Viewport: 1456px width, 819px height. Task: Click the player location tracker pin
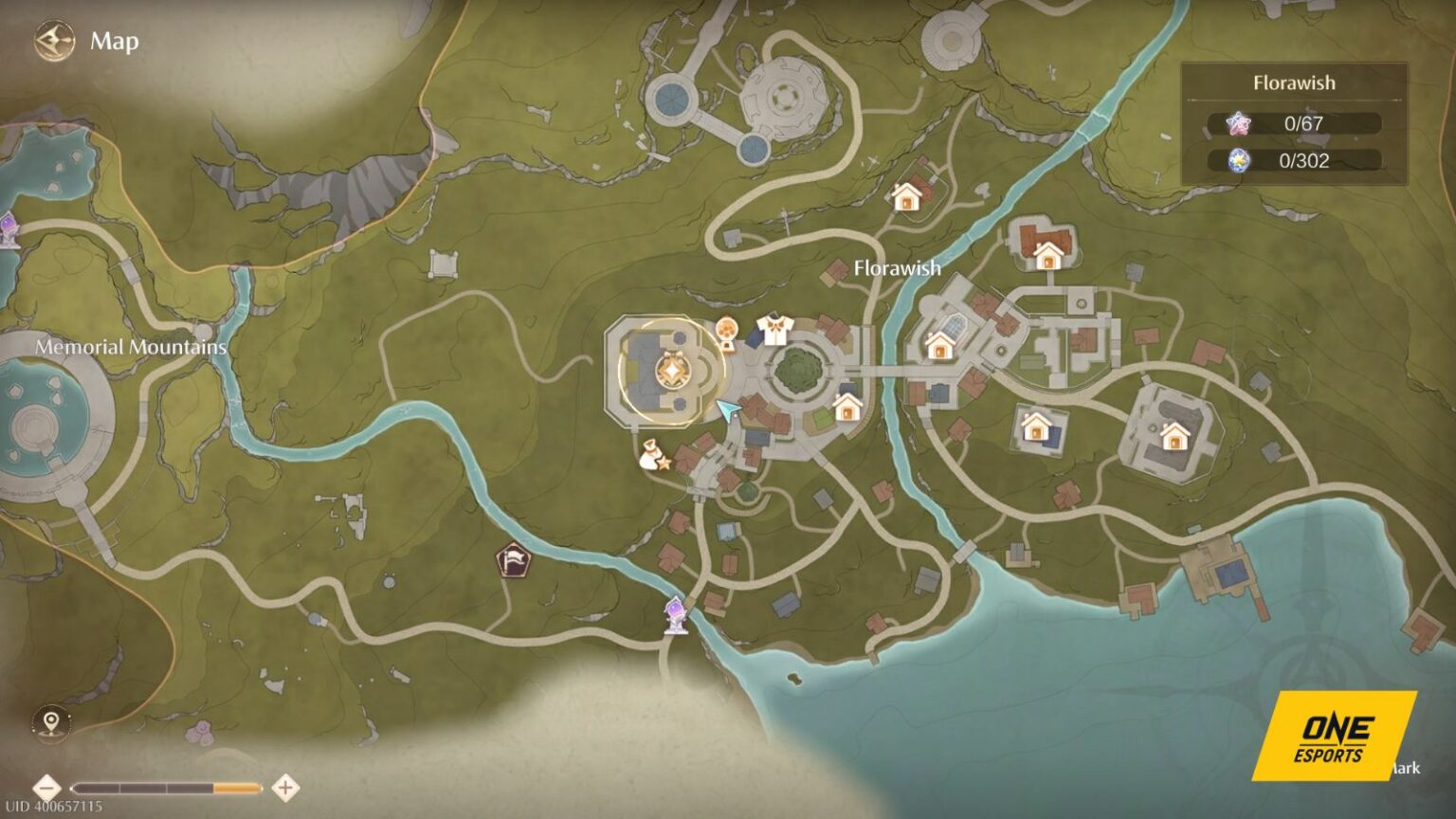(52, 721)
